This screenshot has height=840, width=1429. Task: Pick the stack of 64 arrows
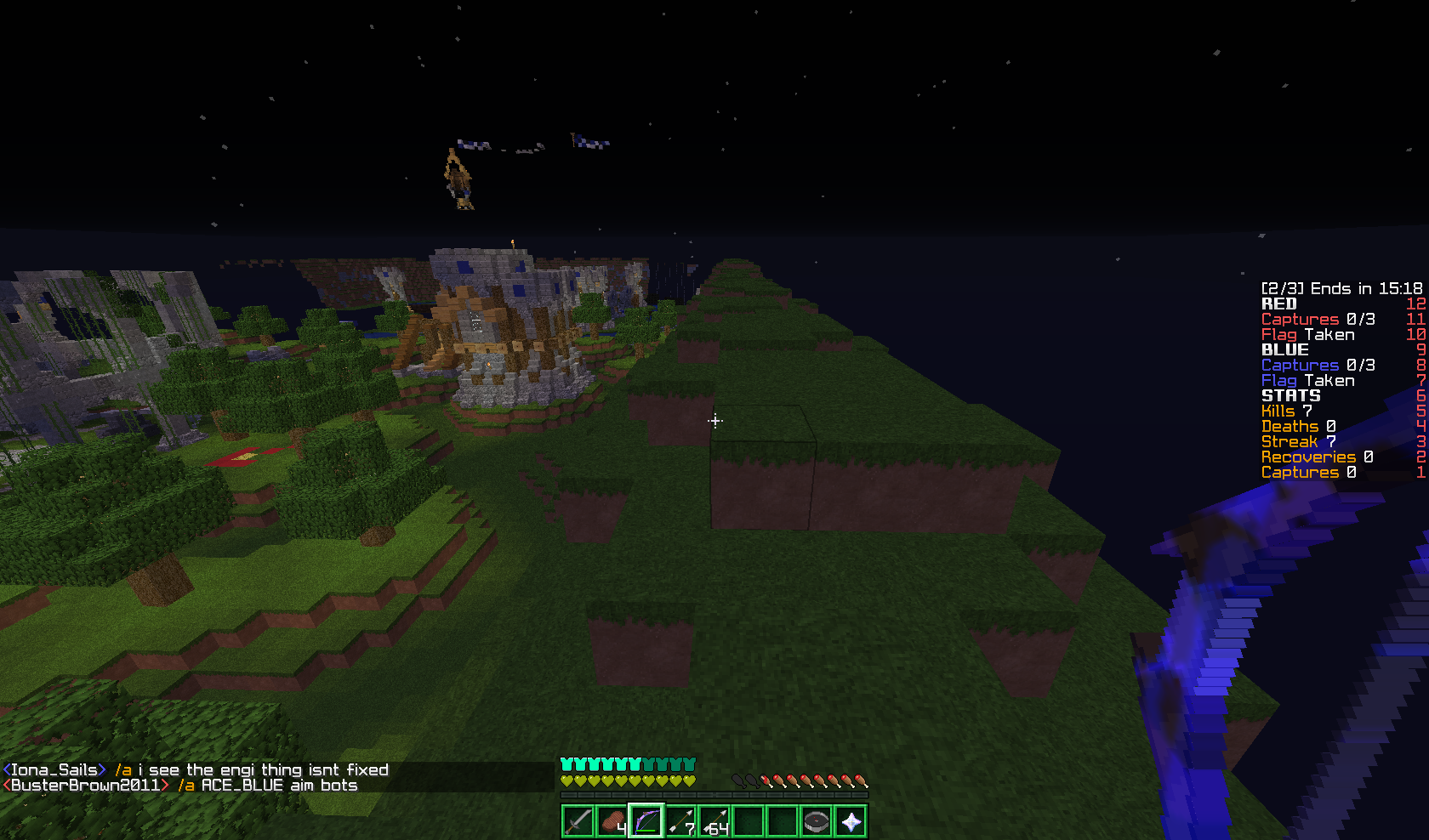(x=714, y=822)
